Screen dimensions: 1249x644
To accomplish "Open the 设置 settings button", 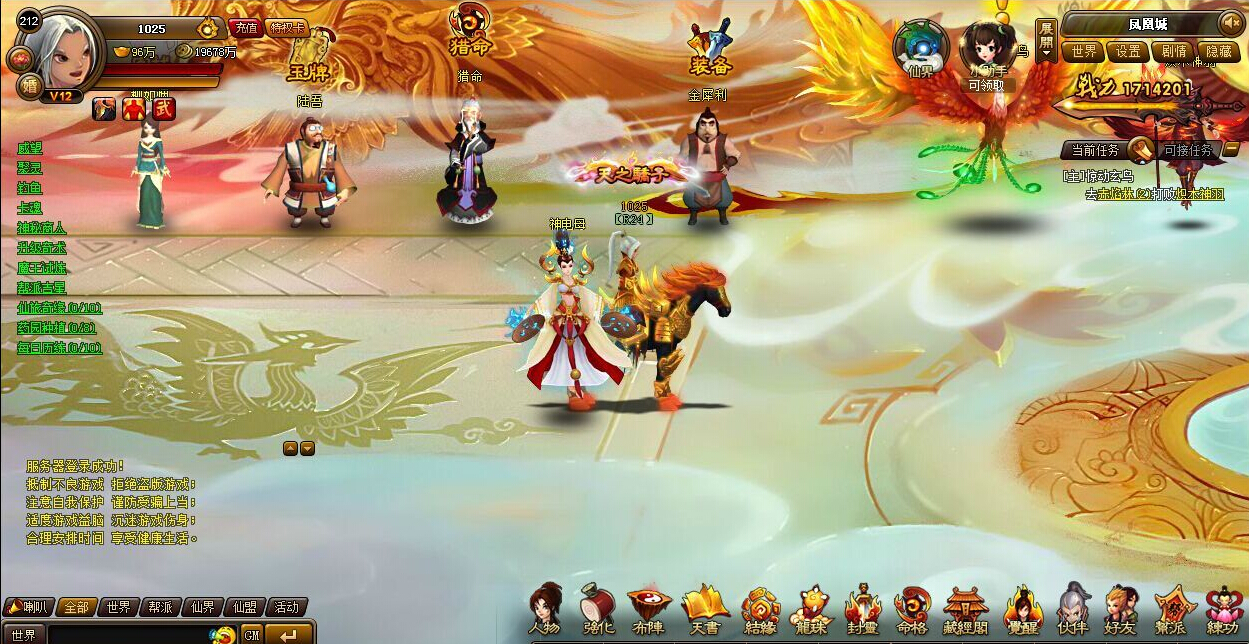I will (x=1128, y=51).
